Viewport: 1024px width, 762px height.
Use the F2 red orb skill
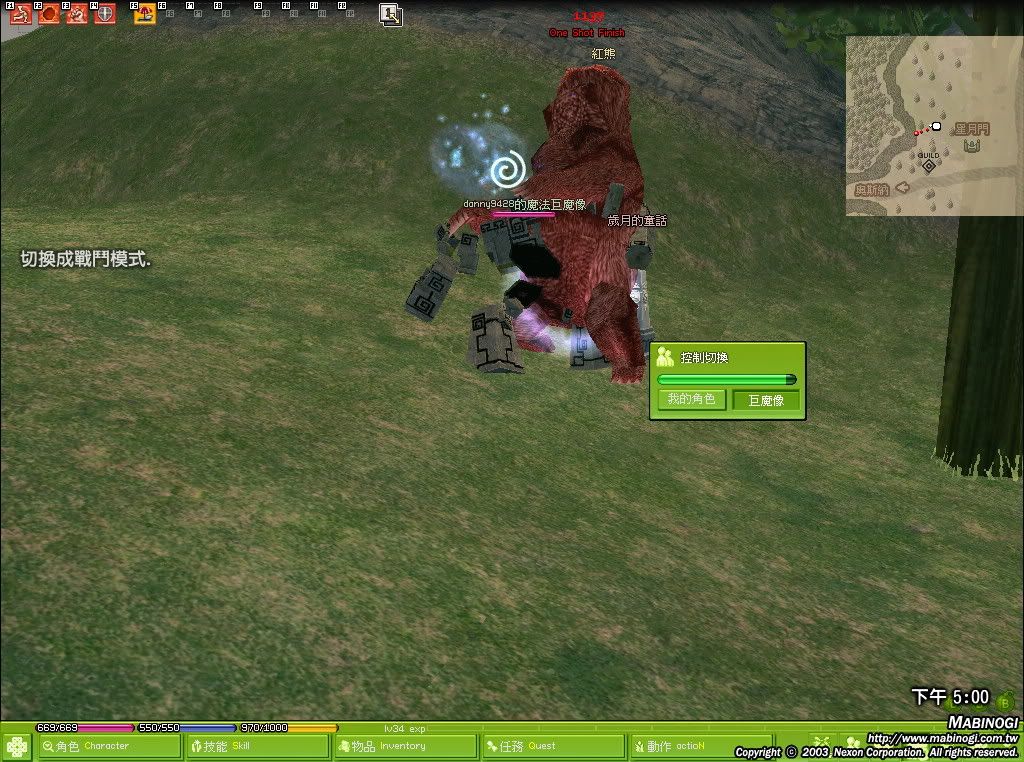pyautogui.click(x=48, y=14)
